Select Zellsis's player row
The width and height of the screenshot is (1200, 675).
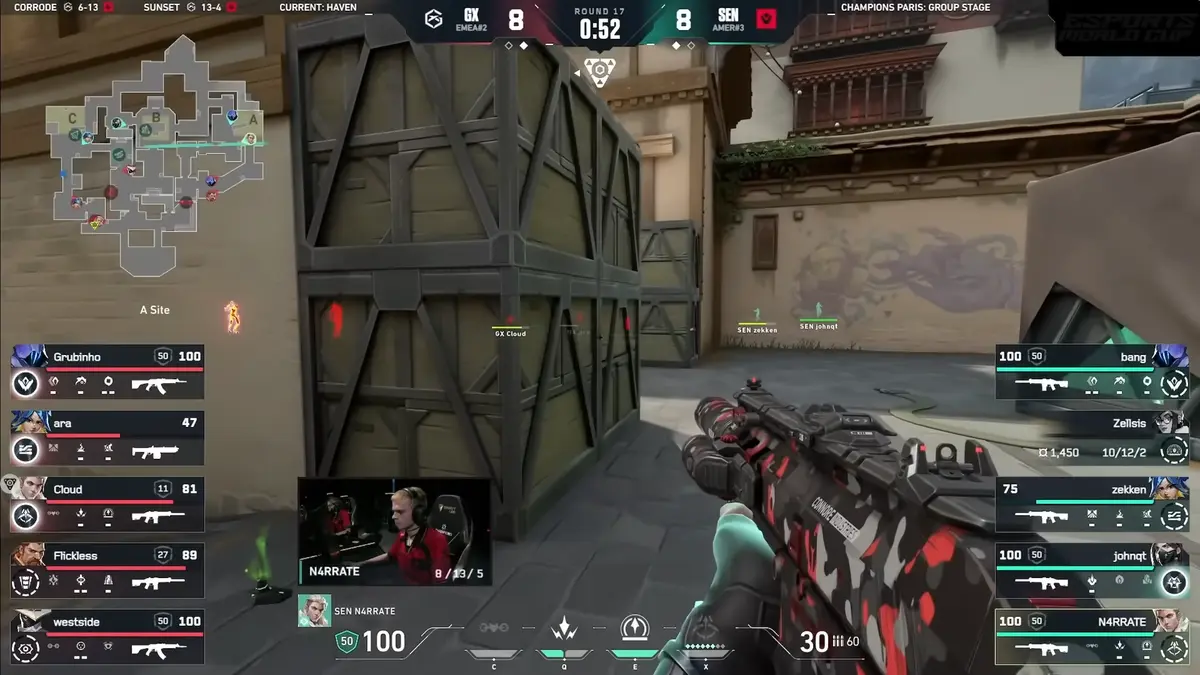tap(1092, 436)
